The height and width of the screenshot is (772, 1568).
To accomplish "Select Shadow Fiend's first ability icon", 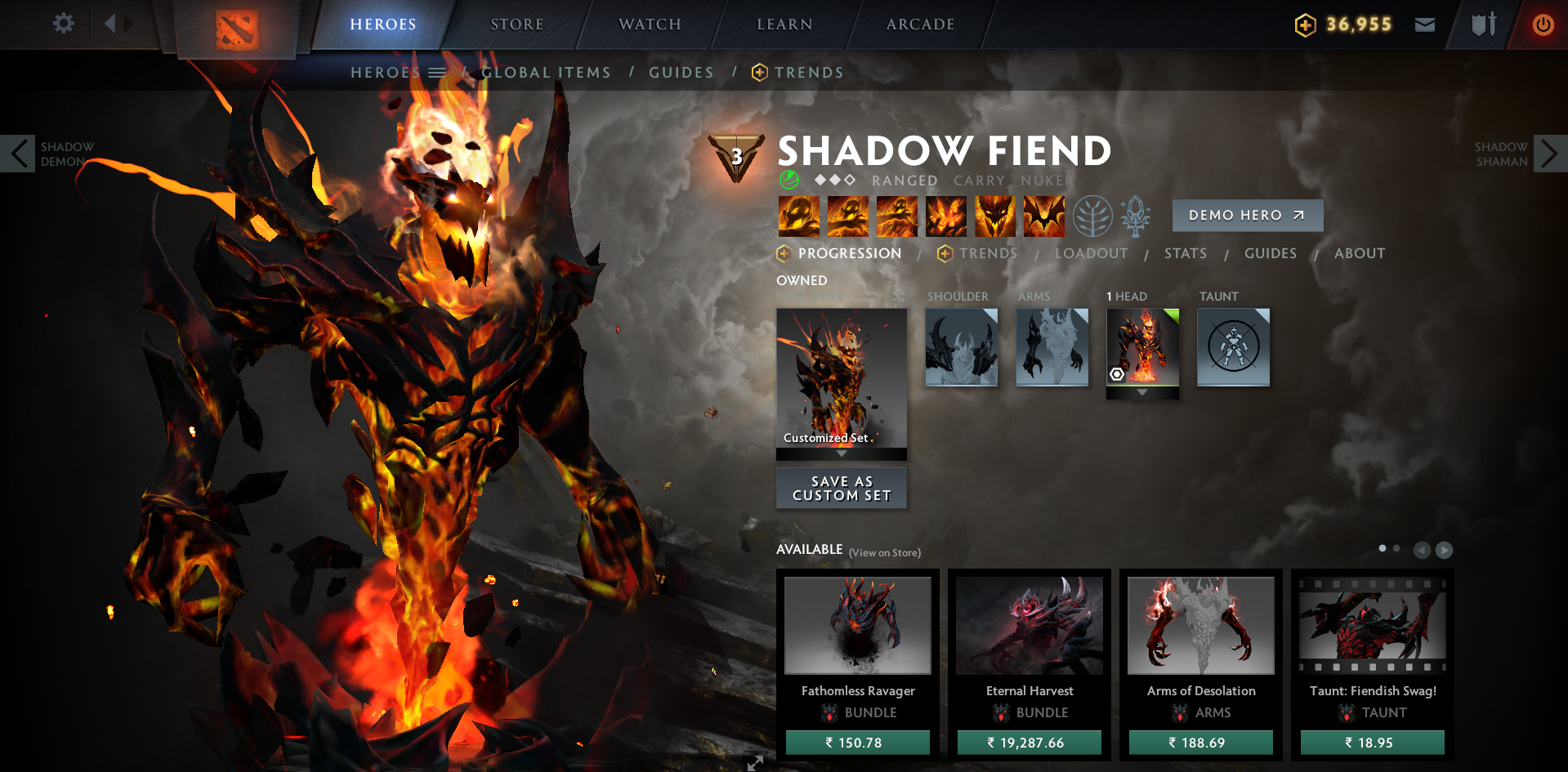I will tap(798, 216).
